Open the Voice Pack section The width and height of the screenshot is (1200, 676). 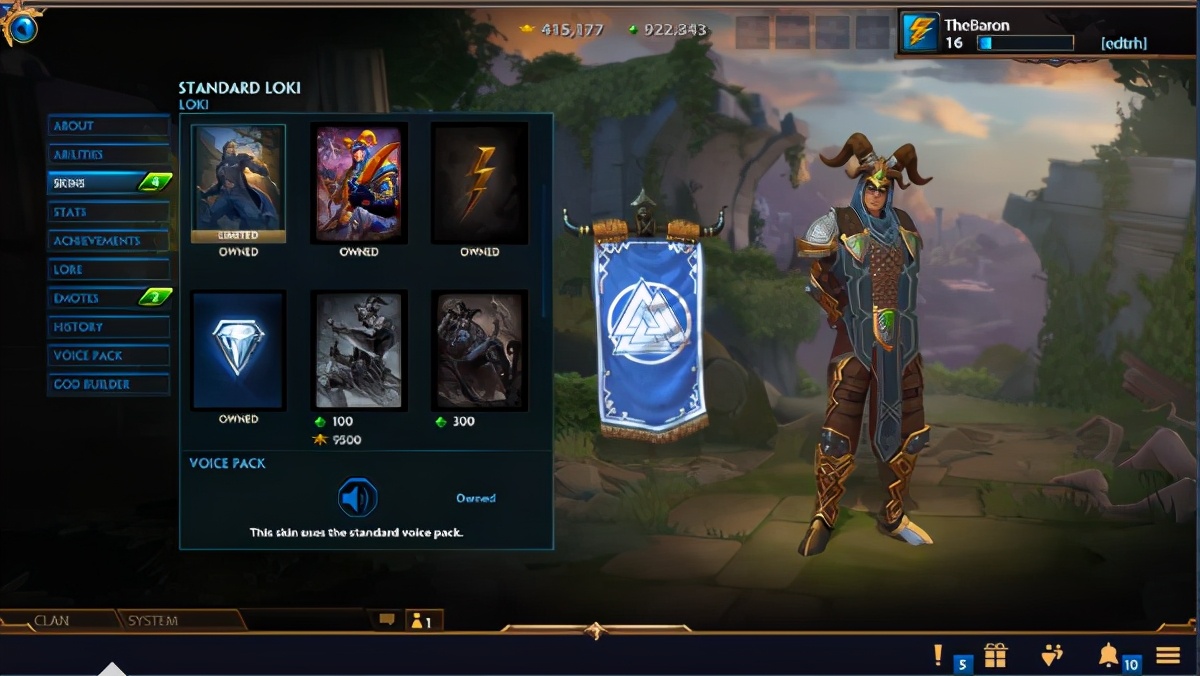coord(108,356)
